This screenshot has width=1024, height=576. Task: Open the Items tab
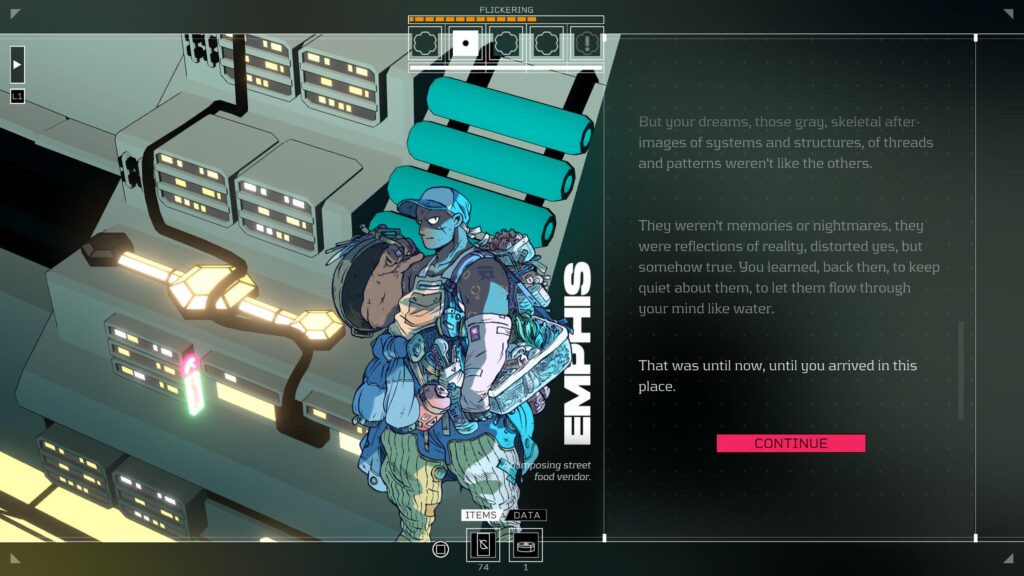482,515
